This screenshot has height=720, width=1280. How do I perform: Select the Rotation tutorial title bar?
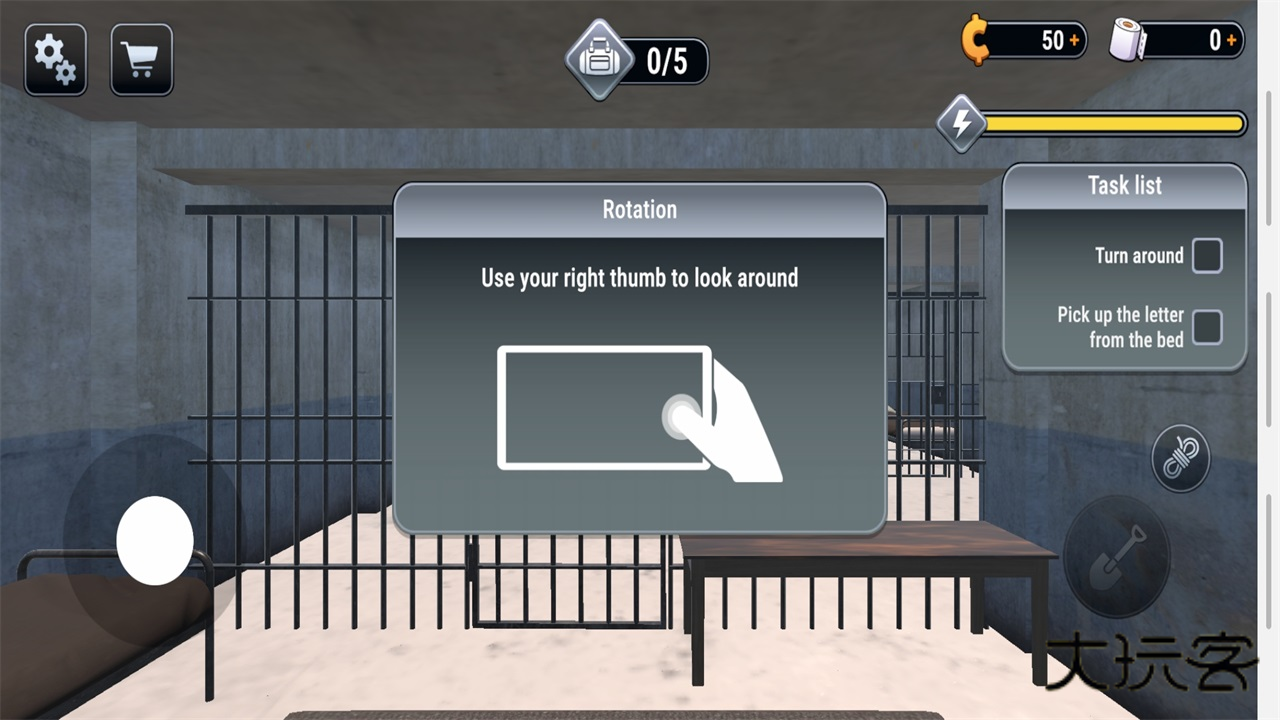pos(640,210)
